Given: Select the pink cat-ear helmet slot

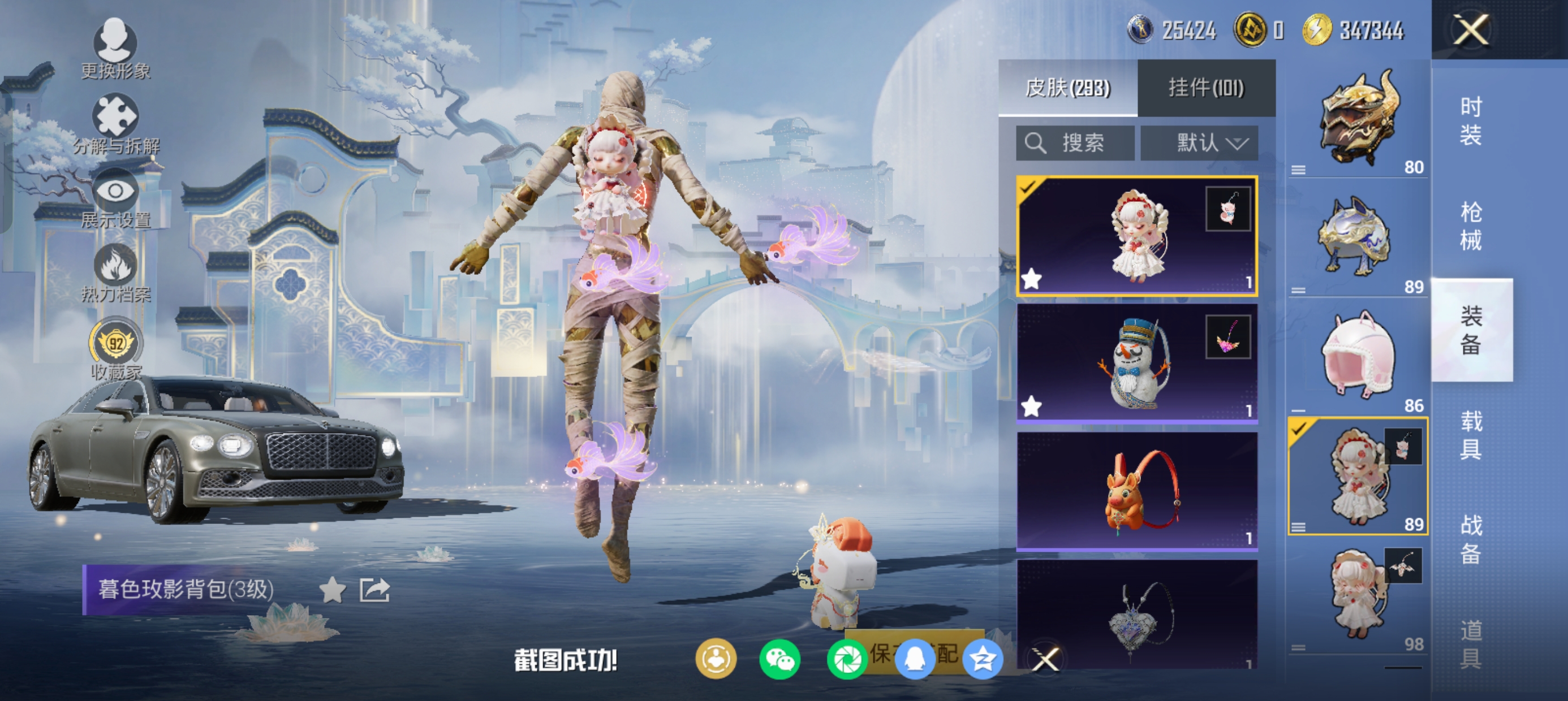Looking at the screenshot, I should point(1358,359).
